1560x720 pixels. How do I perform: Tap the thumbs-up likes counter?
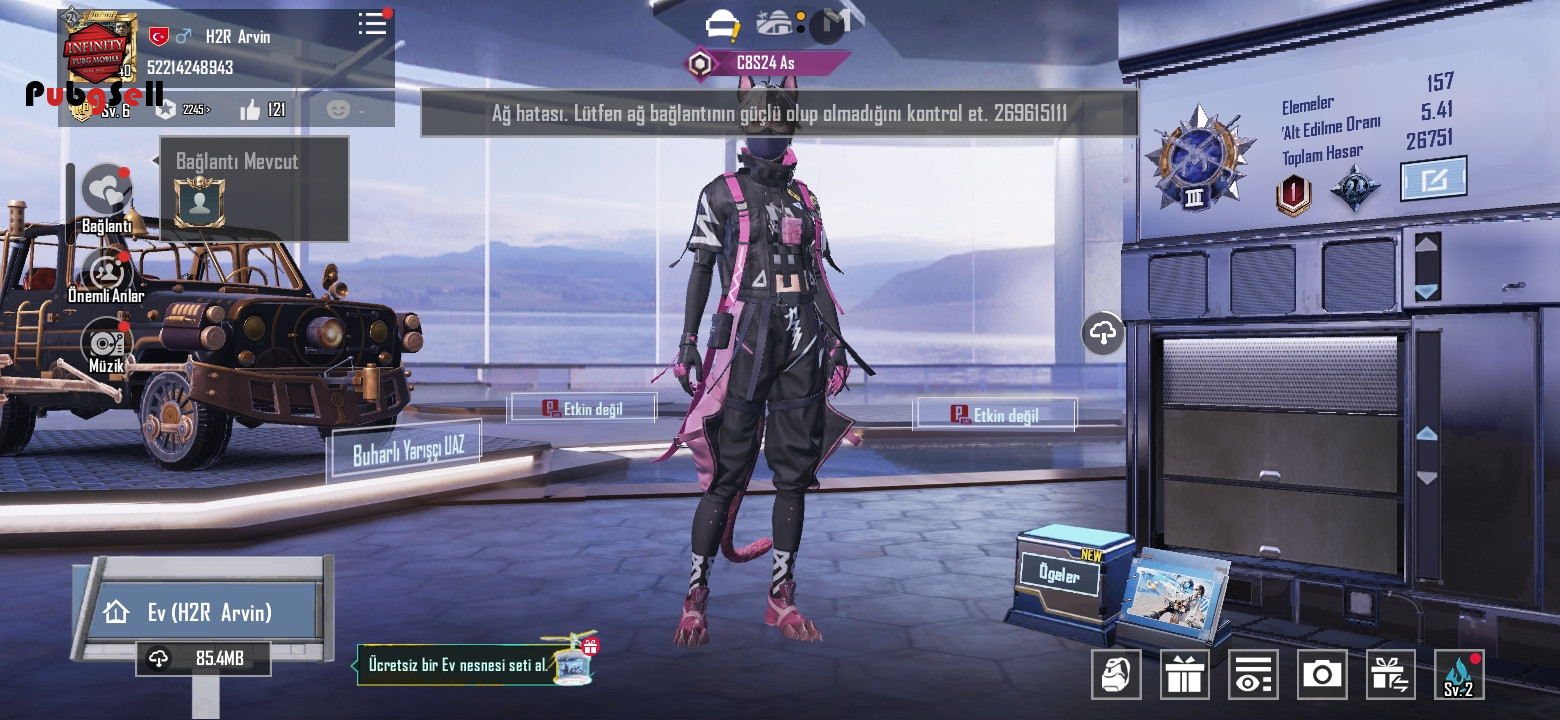tap(262, 110)
